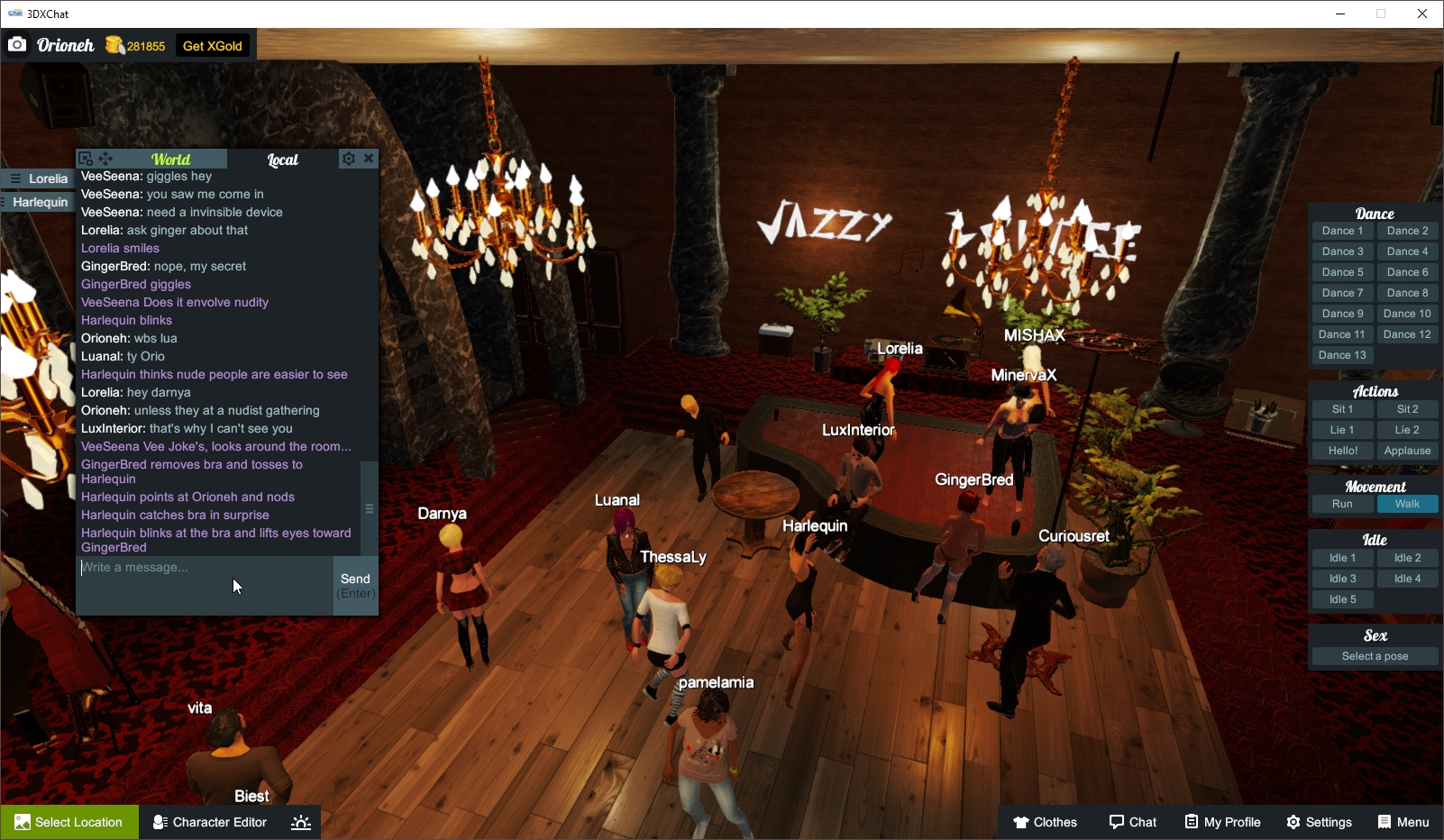Viewport: 1444px width, 840px height.
Task: Click the Send button
Action: pos(356,584)
